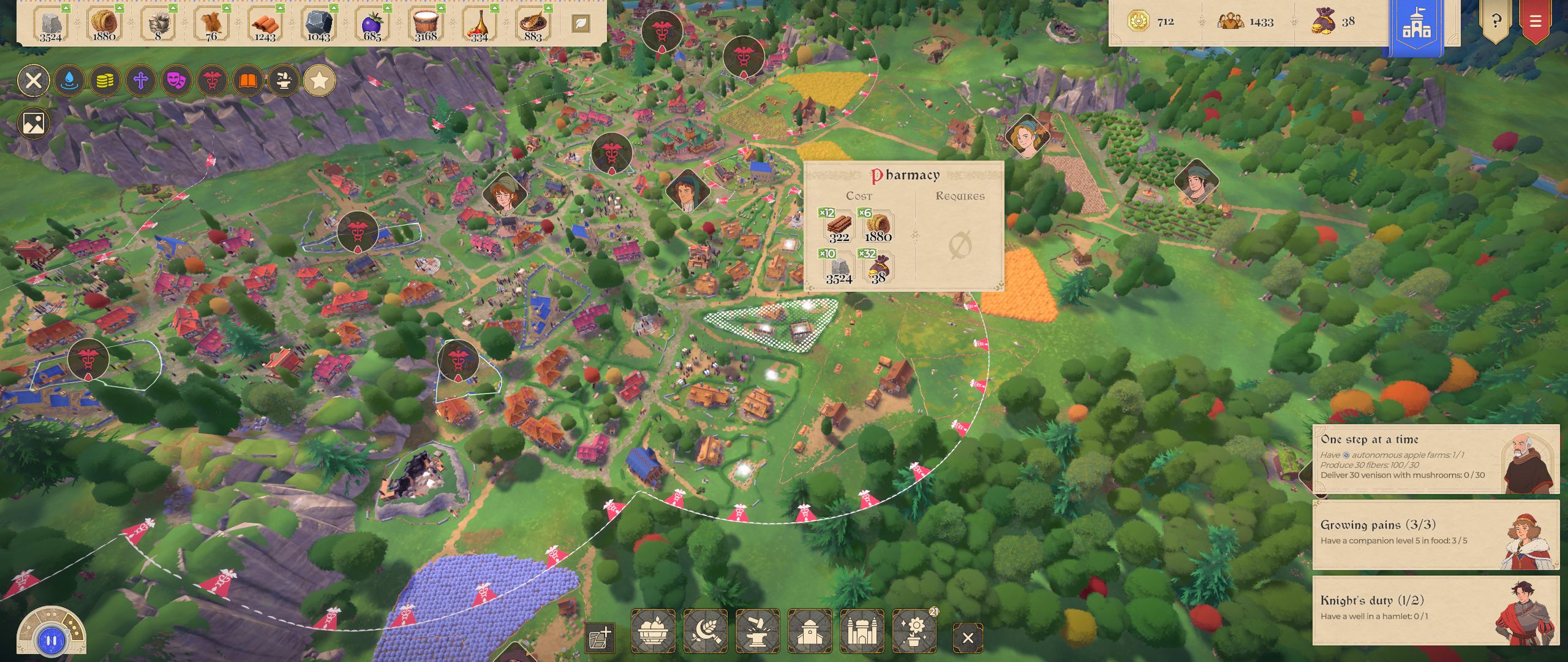Screen dimensions: 1568x662
Task: Pause the game with the speed dial
Action: click(x=51, y=641)
